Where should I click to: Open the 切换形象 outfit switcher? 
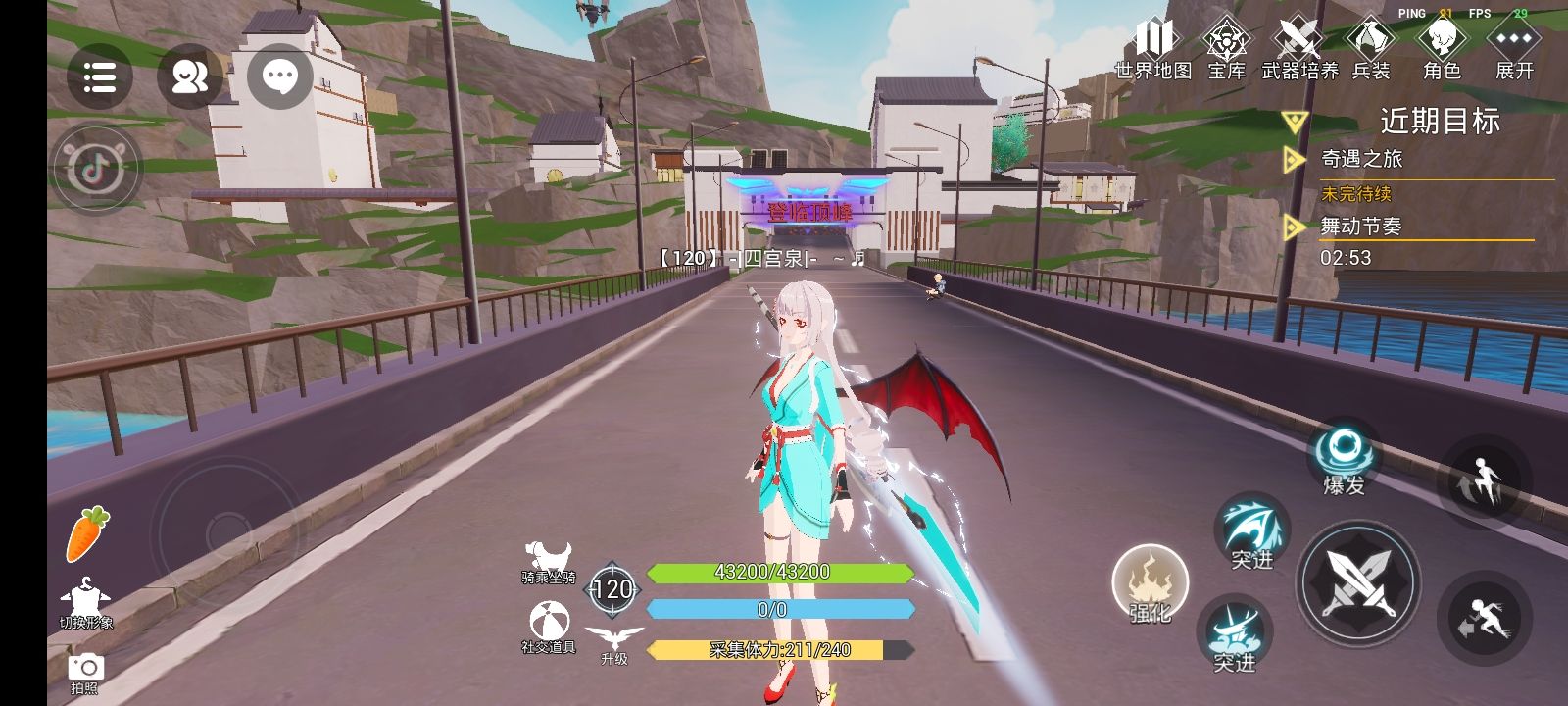point(85,603)
